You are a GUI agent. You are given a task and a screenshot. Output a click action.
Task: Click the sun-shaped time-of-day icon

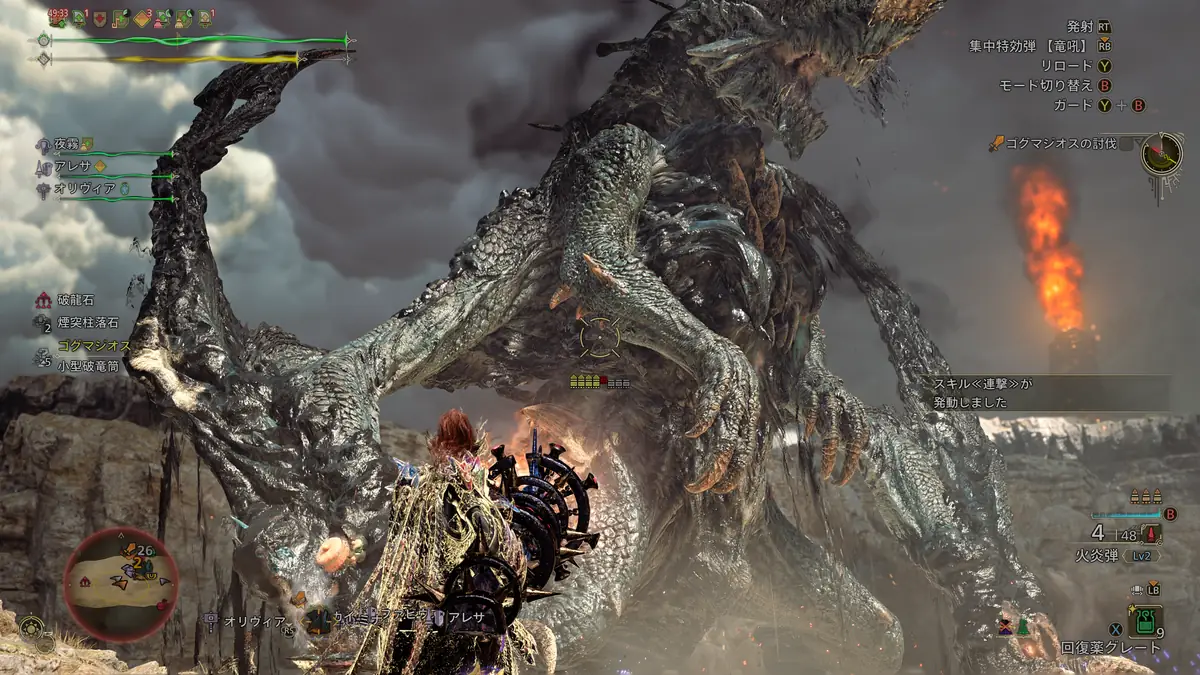(x=32, y=630)
